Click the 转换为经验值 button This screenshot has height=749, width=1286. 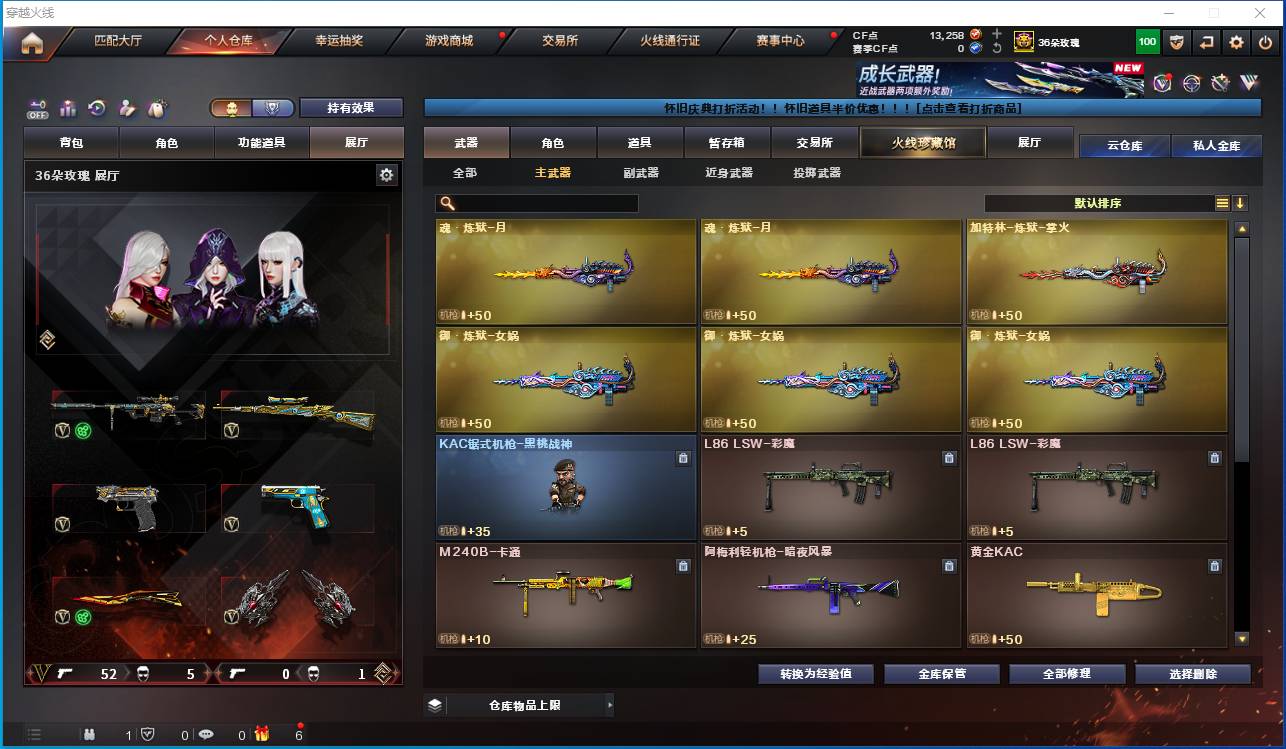(813, 673)
